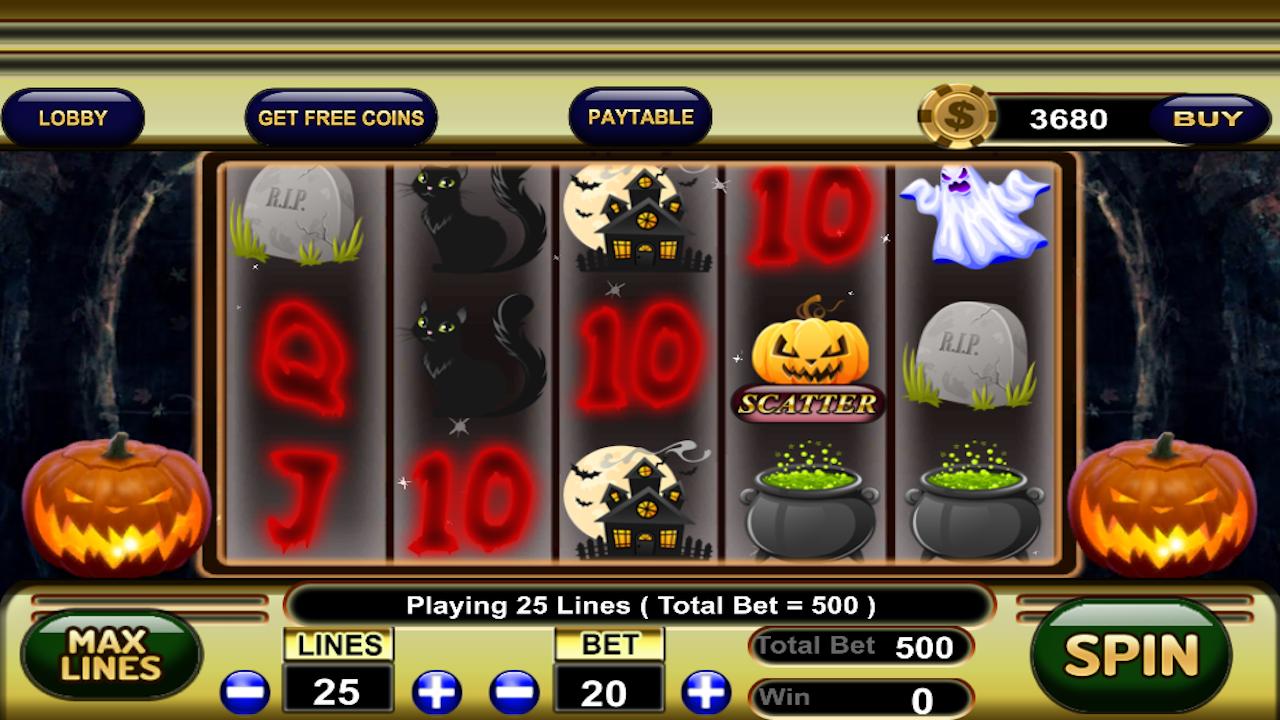Return to the LOBBY
The image size is (1280, 720).
tap(73, 117)
